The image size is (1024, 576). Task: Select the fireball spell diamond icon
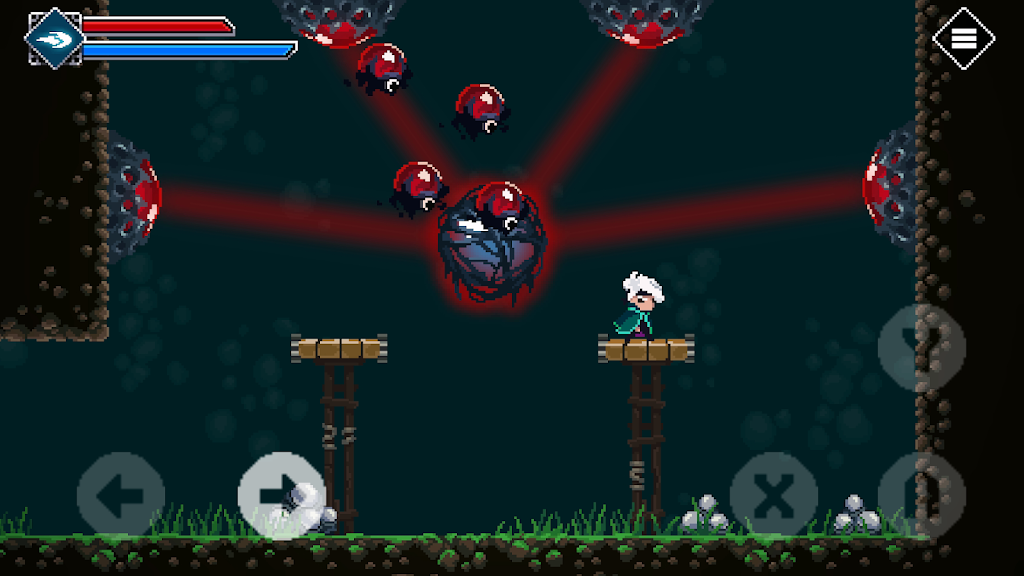point(54,39)
